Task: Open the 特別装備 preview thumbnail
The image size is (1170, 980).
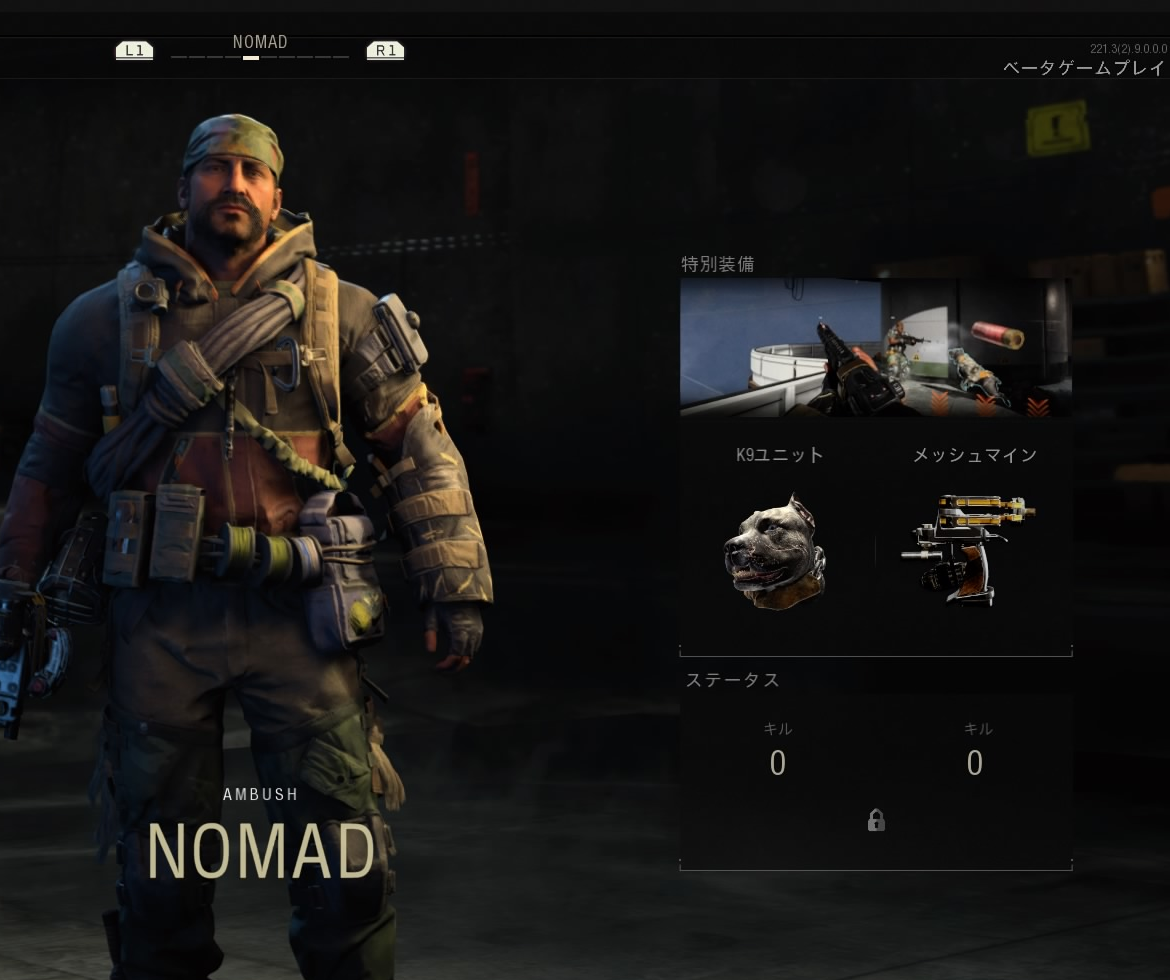Action: (875, 347)
